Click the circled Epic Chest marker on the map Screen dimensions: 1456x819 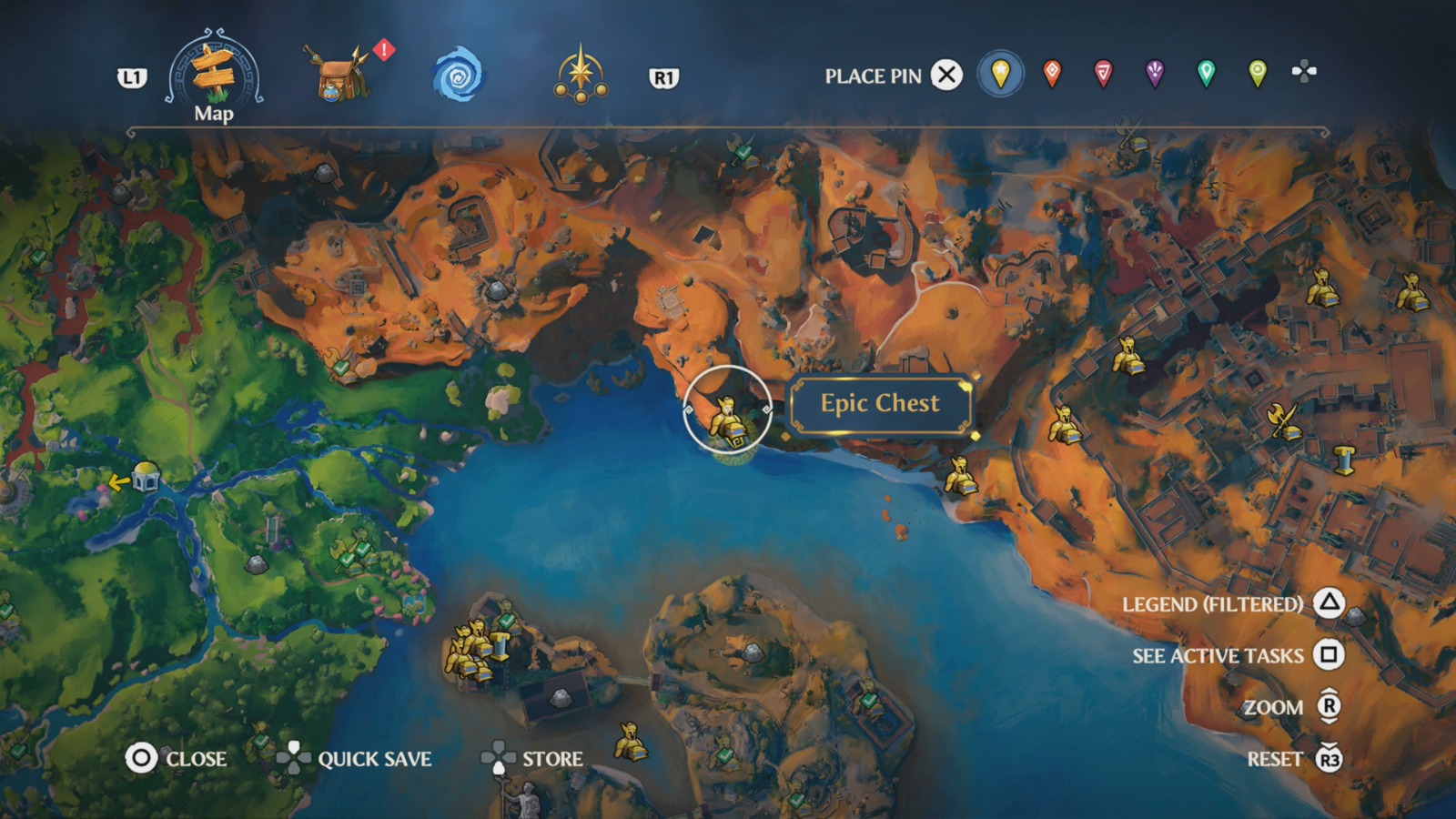point(728,419)
